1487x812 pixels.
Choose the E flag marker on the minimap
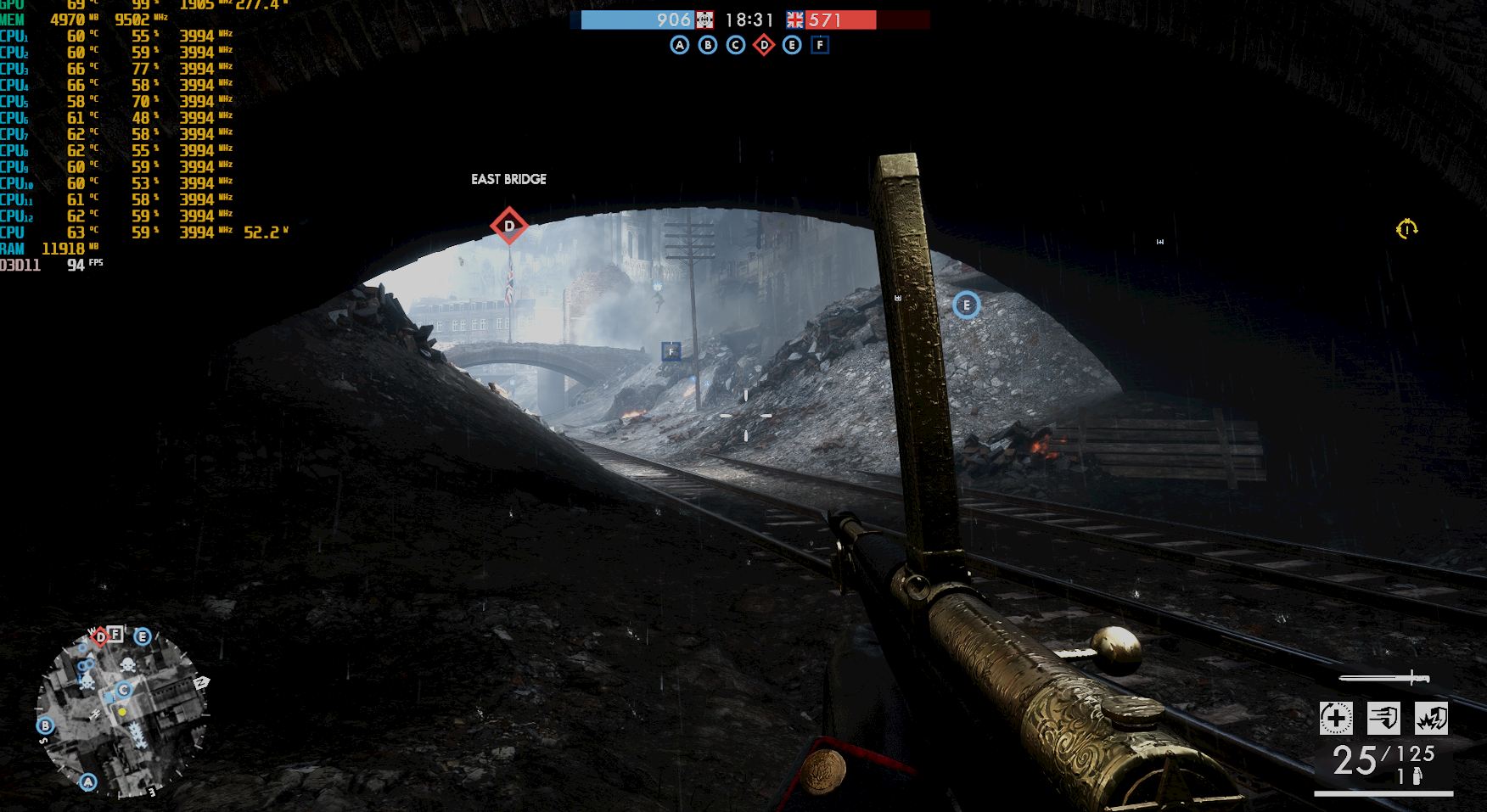(143, 636)
